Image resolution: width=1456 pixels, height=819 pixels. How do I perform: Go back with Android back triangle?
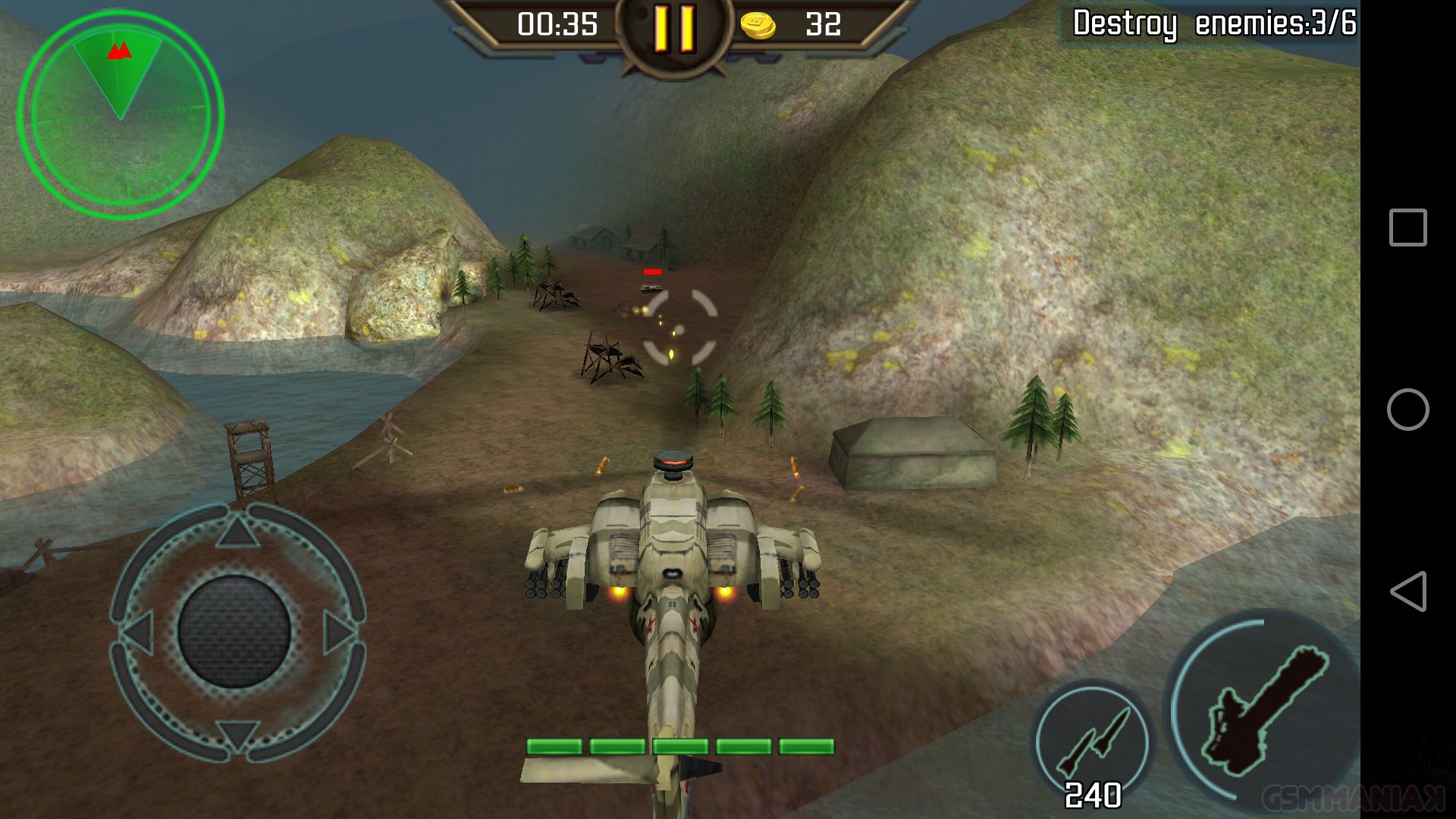(1407, 591)
